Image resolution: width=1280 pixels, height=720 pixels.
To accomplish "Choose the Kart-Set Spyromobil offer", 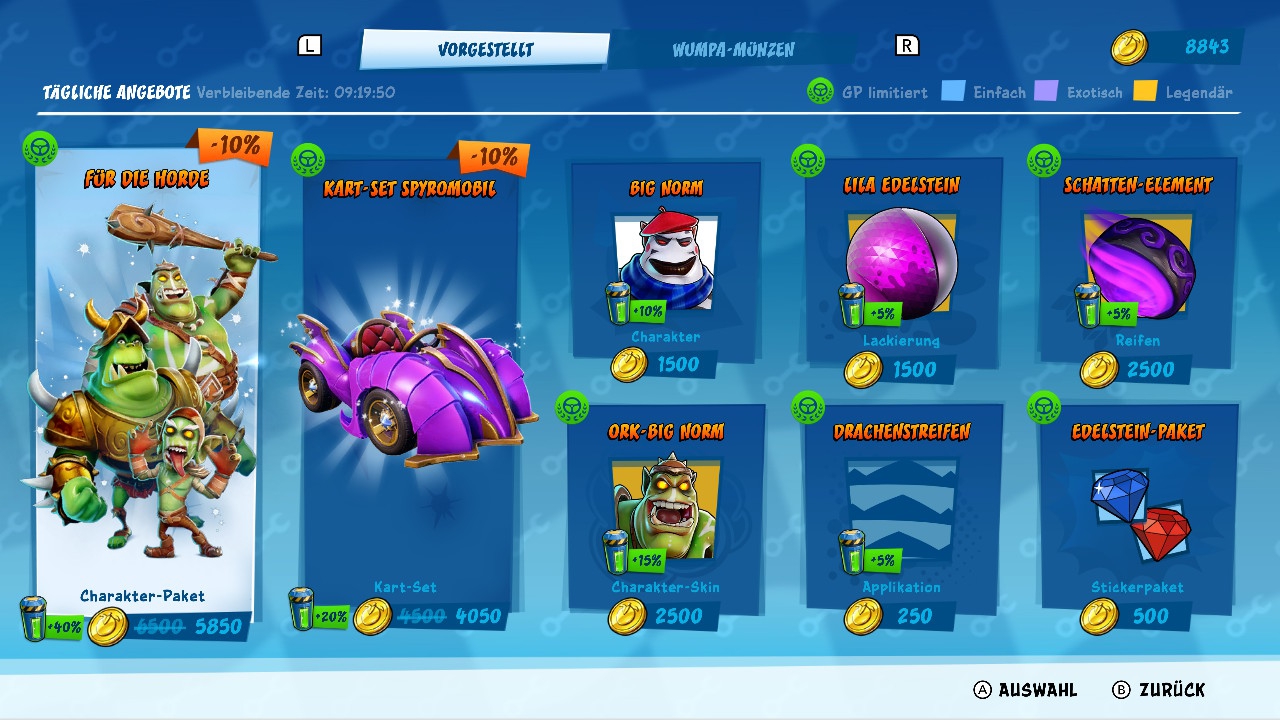I will pos(410,390).
